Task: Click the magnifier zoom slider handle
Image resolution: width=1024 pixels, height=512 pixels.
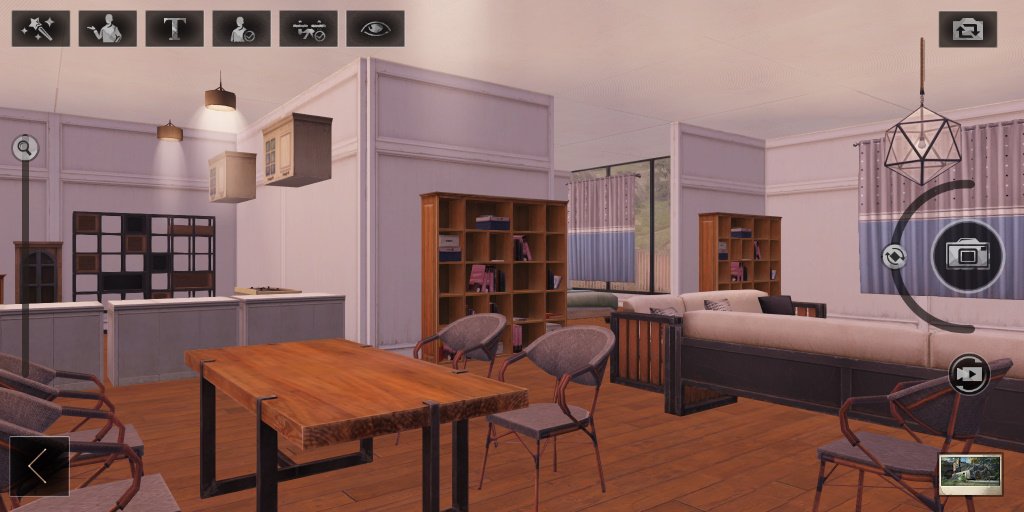Action: [25, 149]
